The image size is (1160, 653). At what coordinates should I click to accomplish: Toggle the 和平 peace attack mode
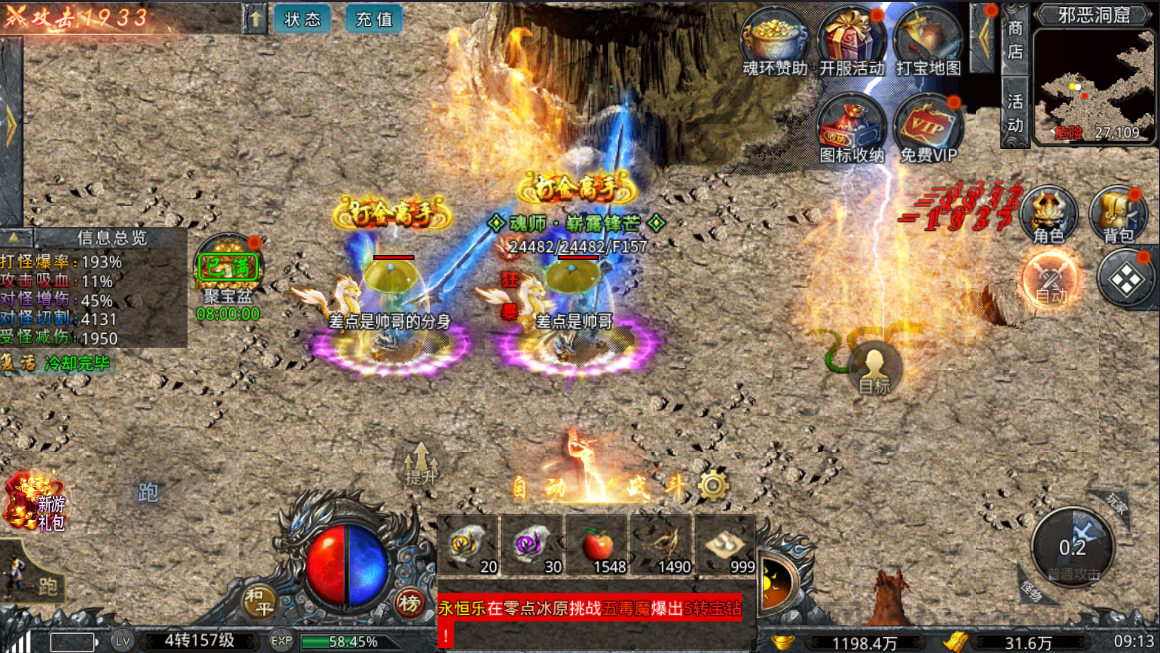point(260,600)
